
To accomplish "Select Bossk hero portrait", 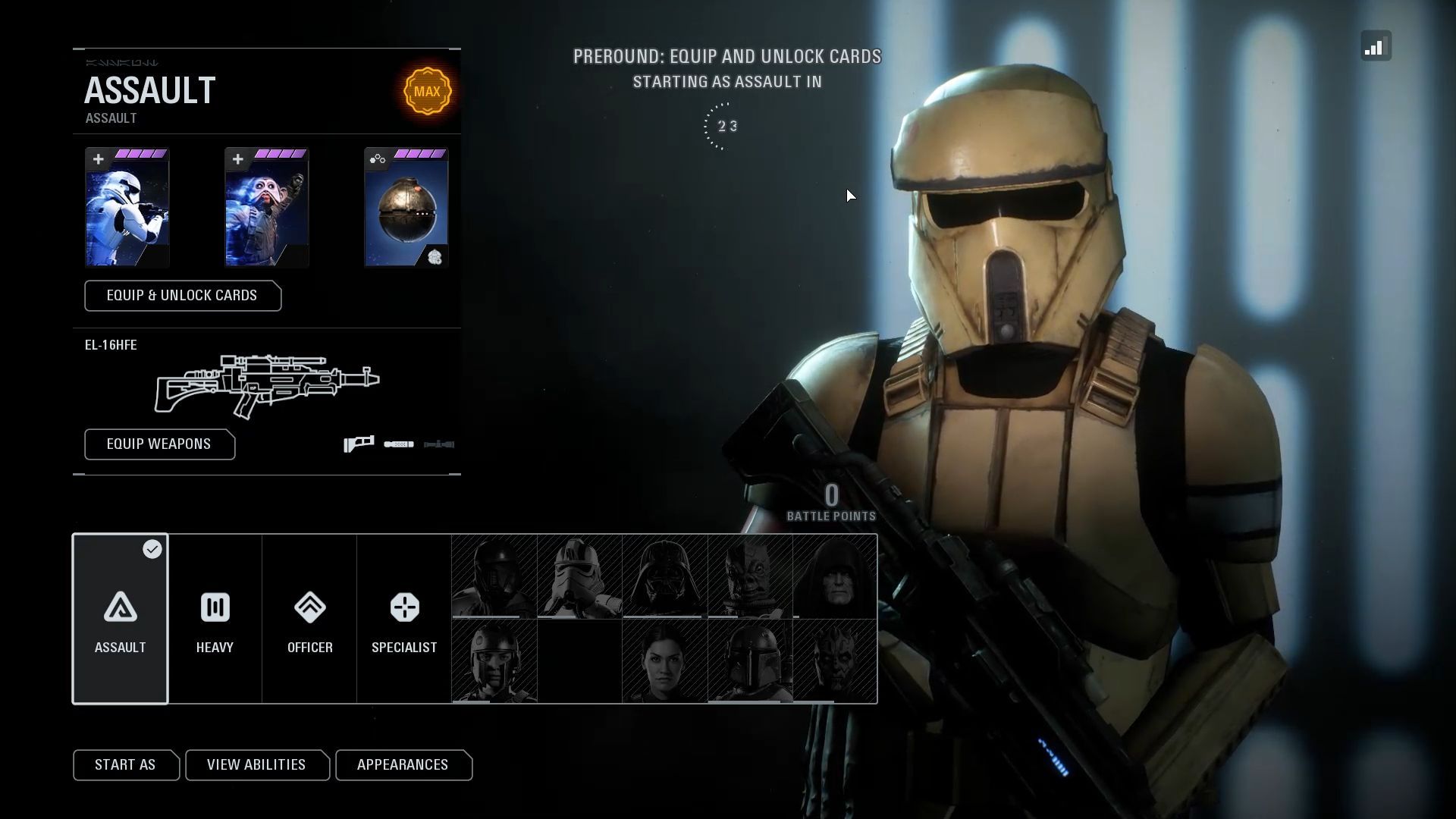I will 750,576.
